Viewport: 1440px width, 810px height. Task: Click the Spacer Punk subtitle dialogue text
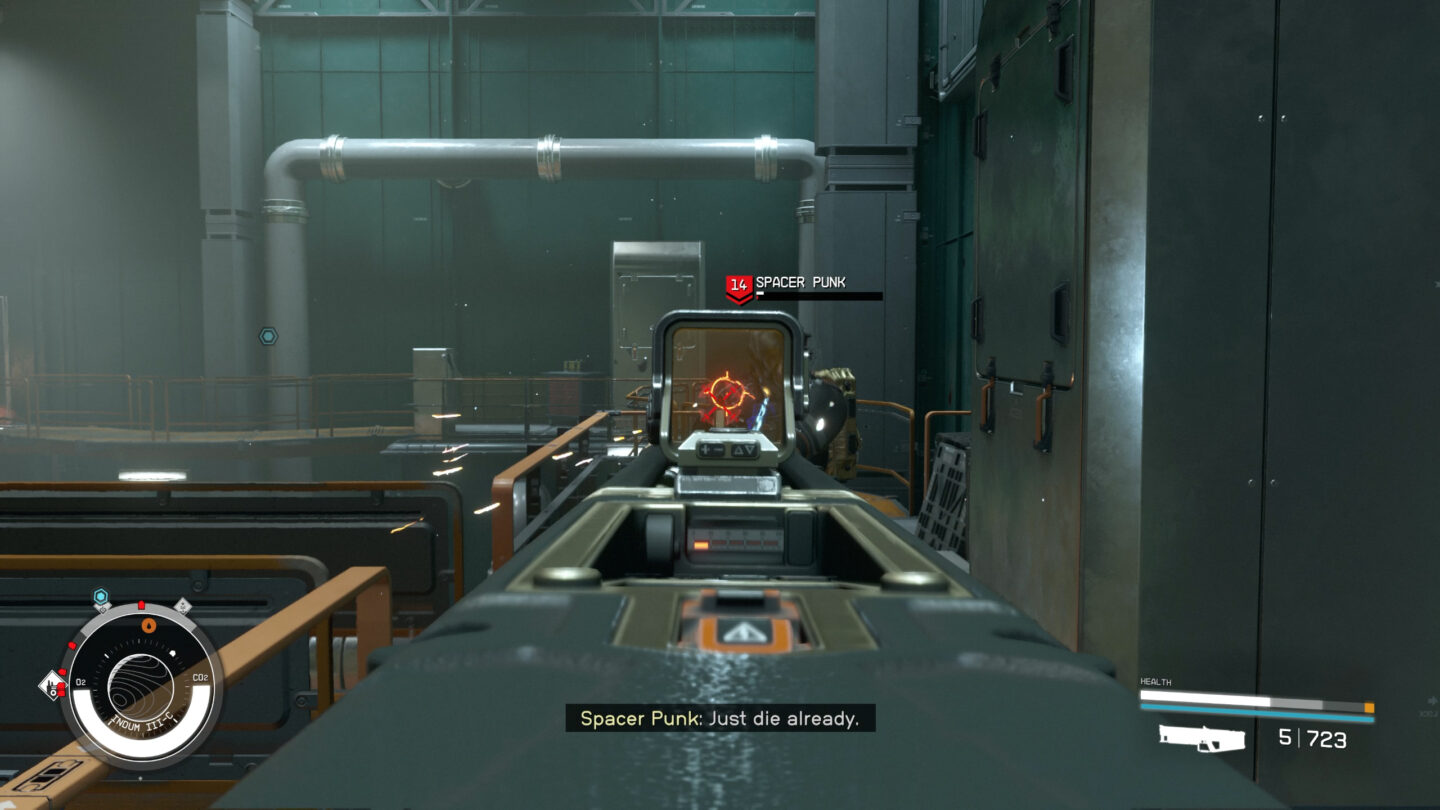pyautogui.click(x=720, y=718)
